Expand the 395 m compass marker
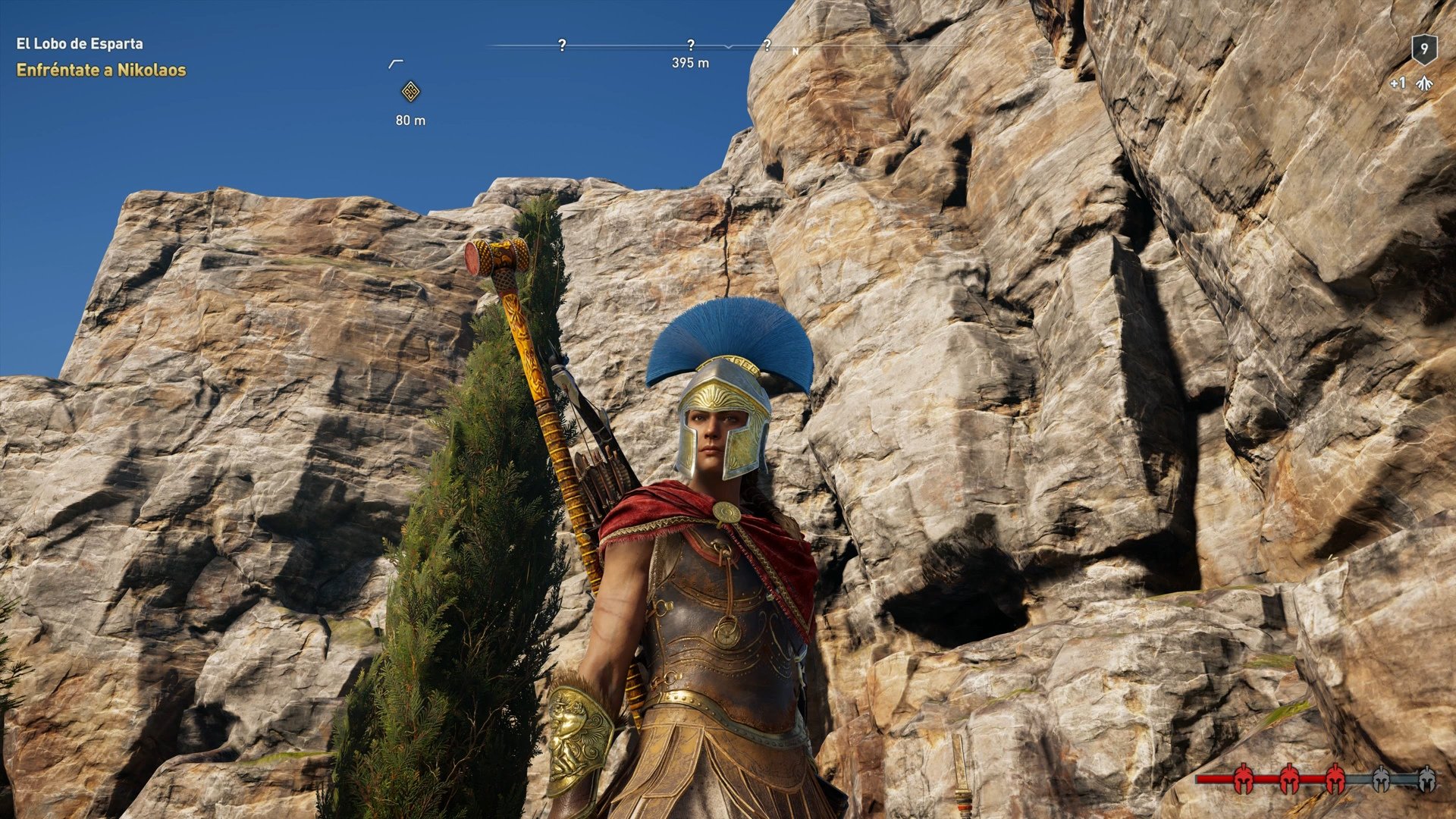Viewport: 1456px width, 819px height. [691, 64]
